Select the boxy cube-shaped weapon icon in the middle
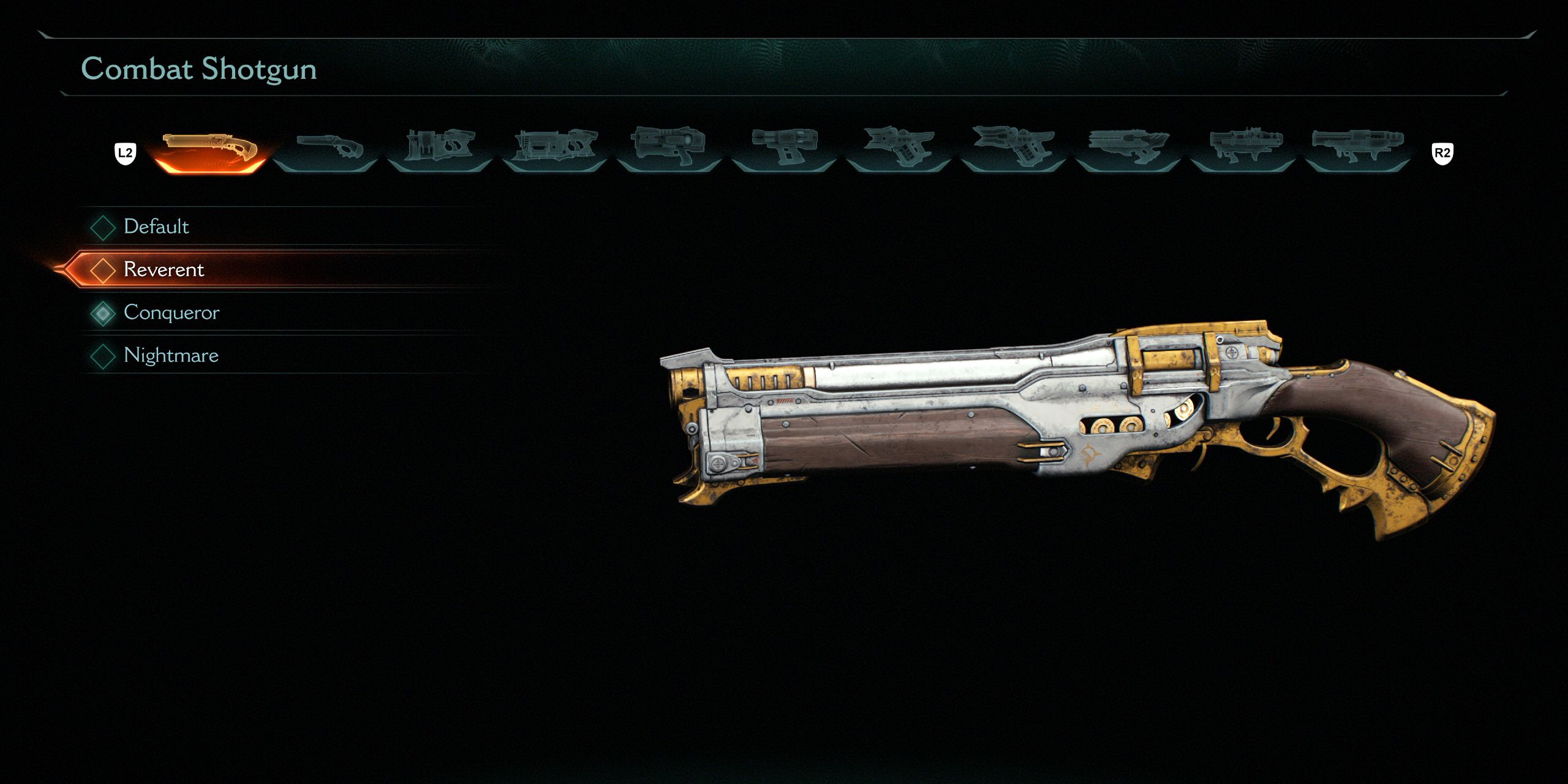1568x784 pixels. click(x=787, y=147)
